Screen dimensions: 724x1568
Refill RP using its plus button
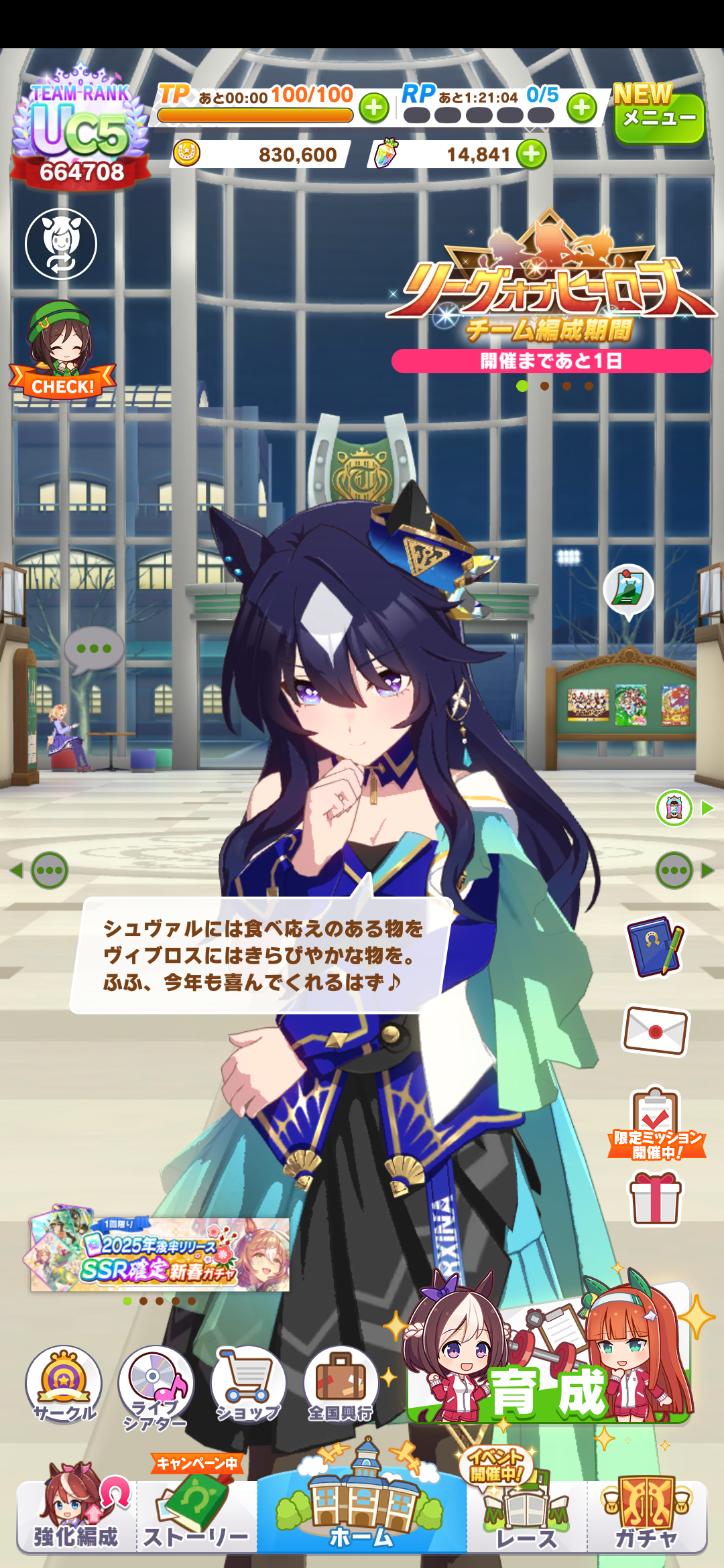(581, 107)
